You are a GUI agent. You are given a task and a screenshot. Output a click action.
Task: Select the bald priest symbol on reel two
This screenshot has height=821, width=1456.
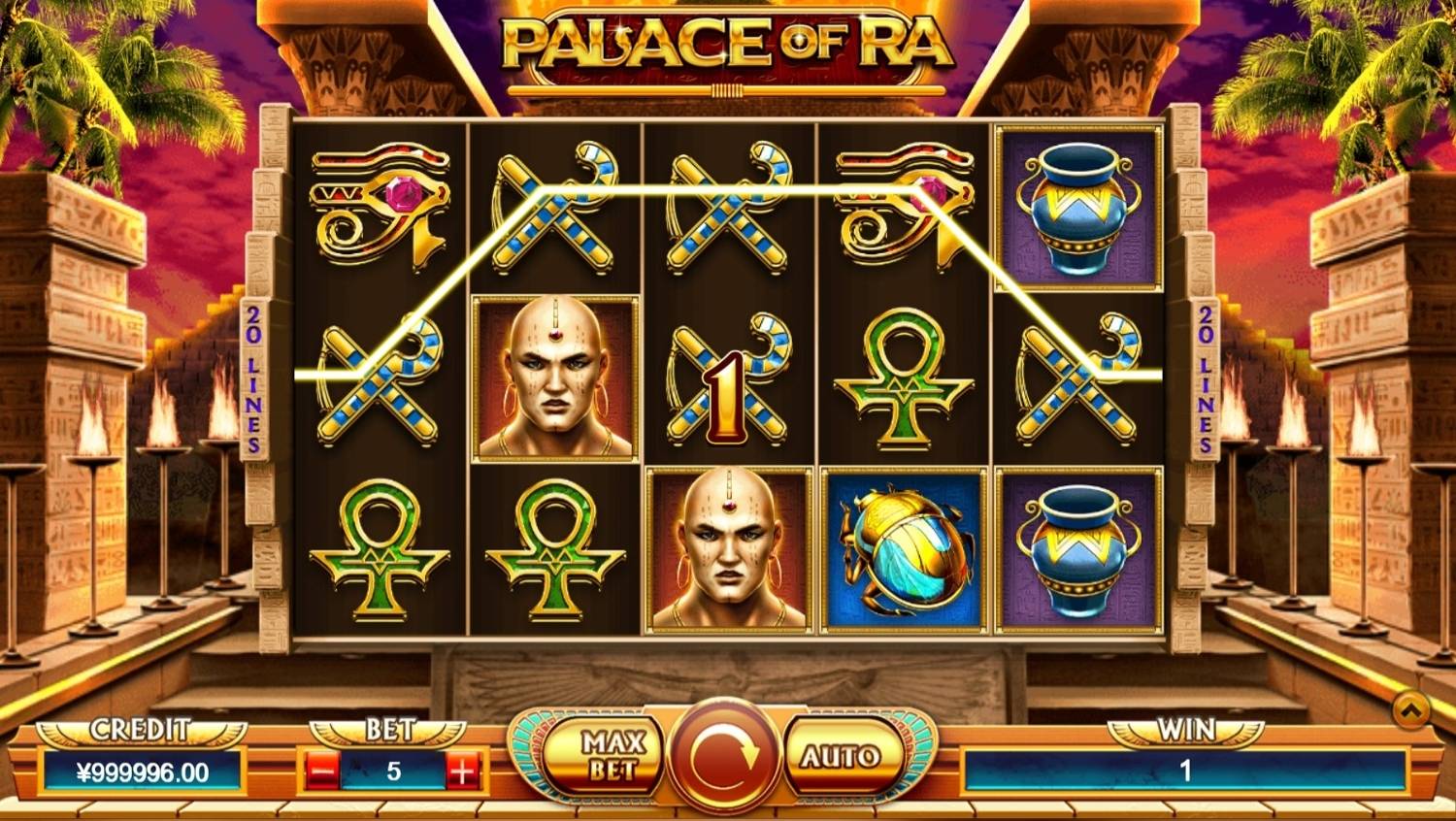(x=555, y=380)
